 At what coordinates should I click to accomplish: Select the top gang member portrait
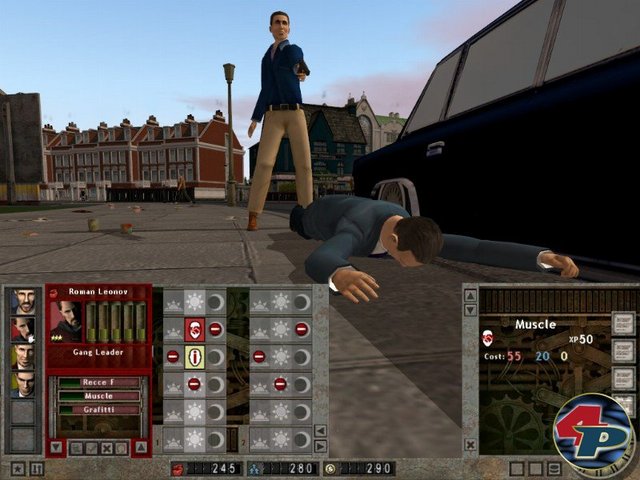[x=22, y=300]
